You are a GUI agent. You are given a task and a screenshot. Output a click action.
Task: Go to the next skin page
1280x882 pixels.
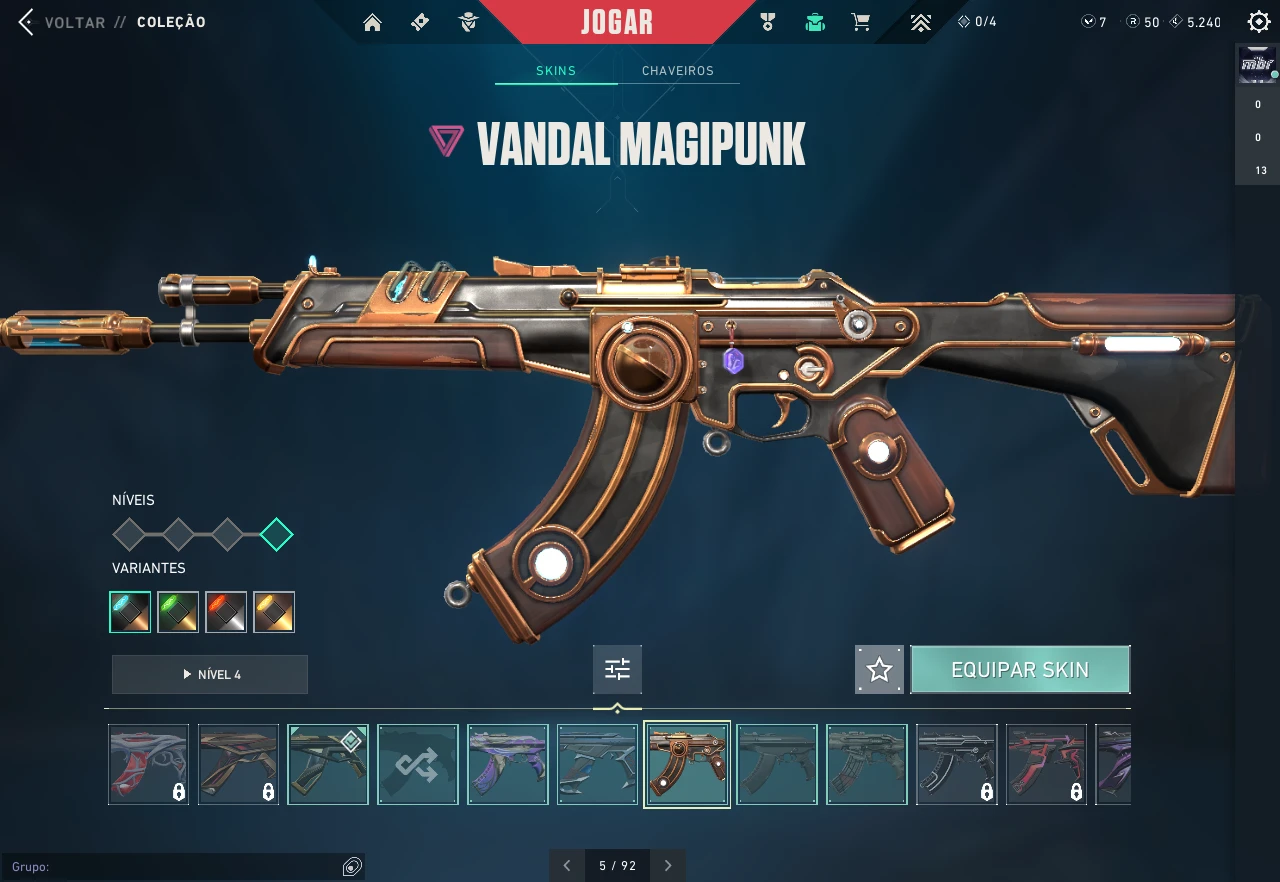tap(668, 866)
